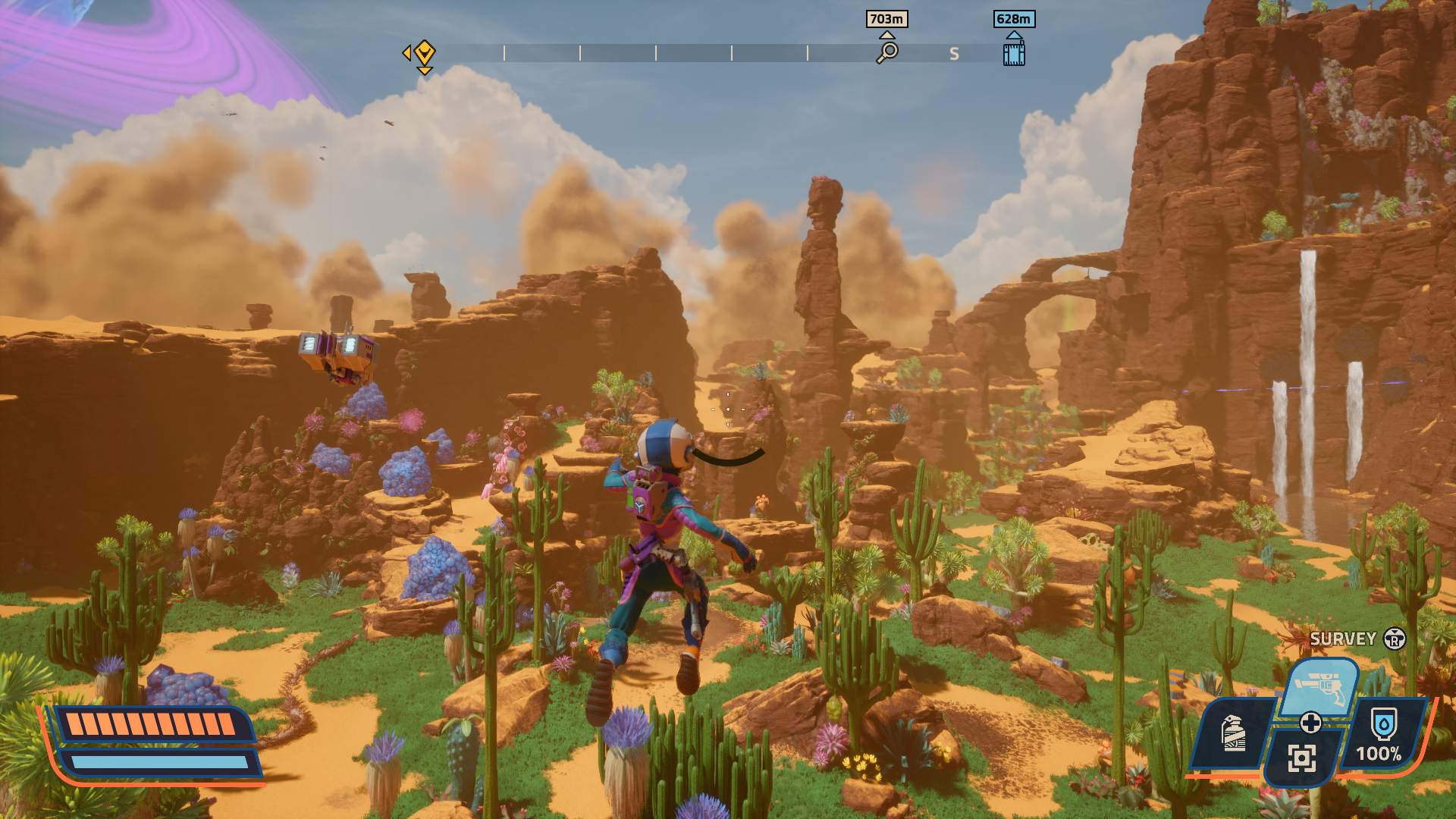Select the yellow diamond objective marker
This screenshot has height=819, width=1456.
click(424, 53)
